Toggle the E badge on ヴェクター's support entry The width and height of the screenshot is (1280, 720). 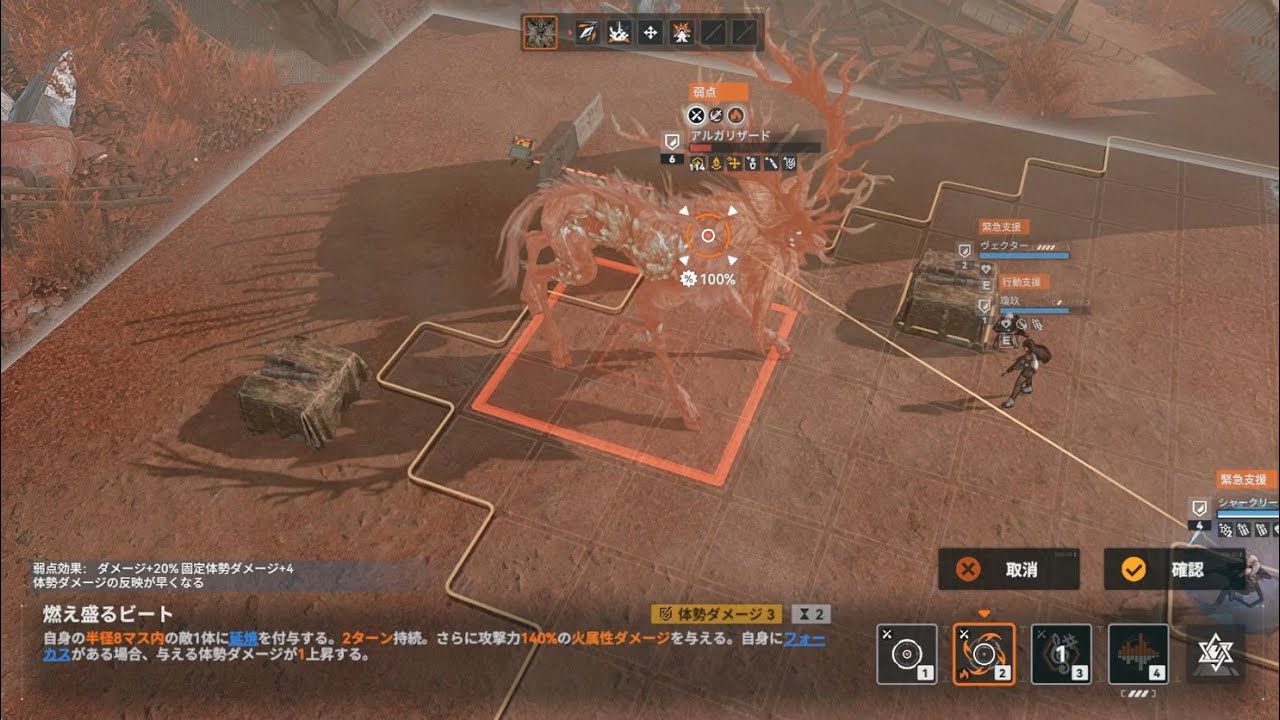pyautogui.click(x=987, y=284)
